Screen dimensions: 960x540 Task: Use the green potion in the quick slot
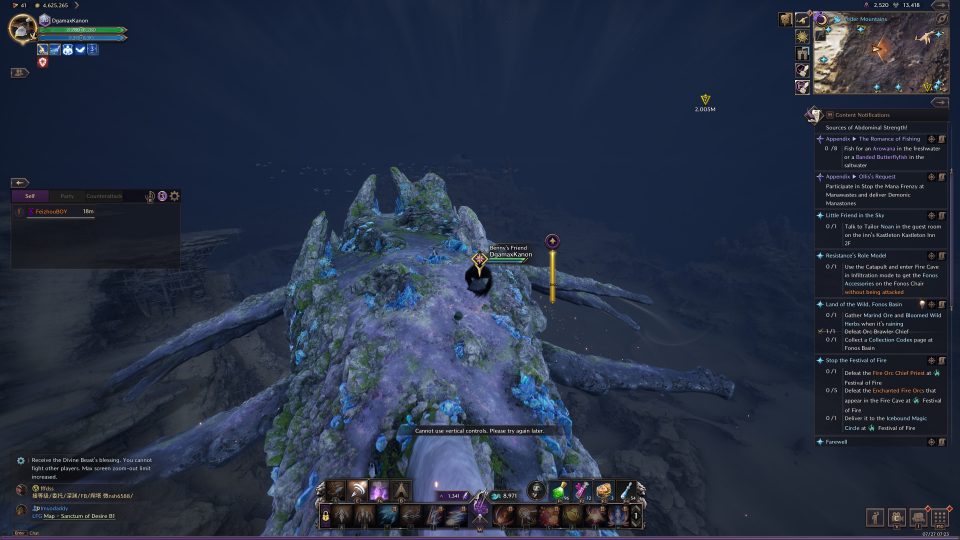(558, 489)
